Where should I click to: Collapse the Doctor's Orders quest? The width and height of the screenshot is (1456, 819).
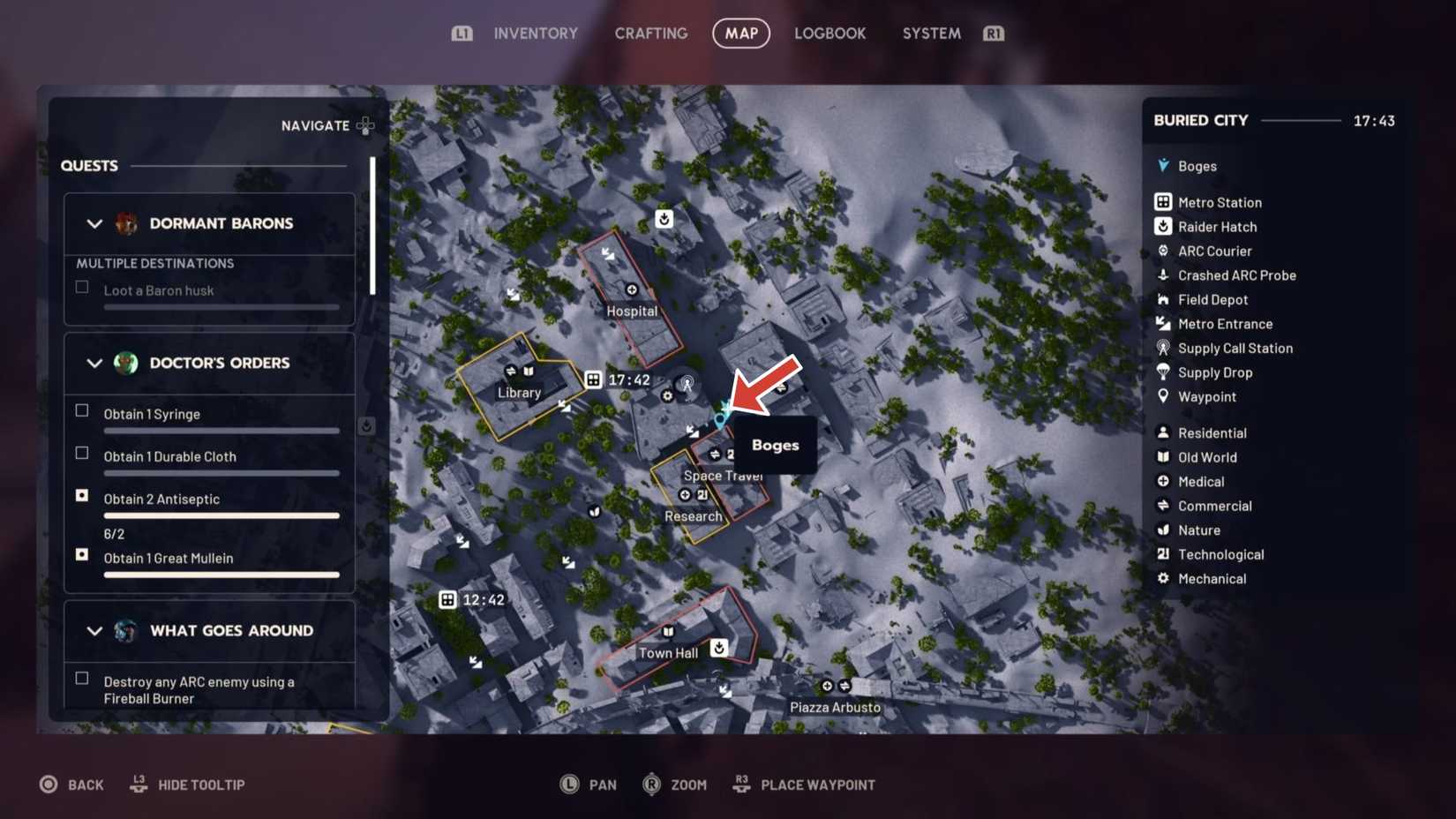(x=95, y=363)
